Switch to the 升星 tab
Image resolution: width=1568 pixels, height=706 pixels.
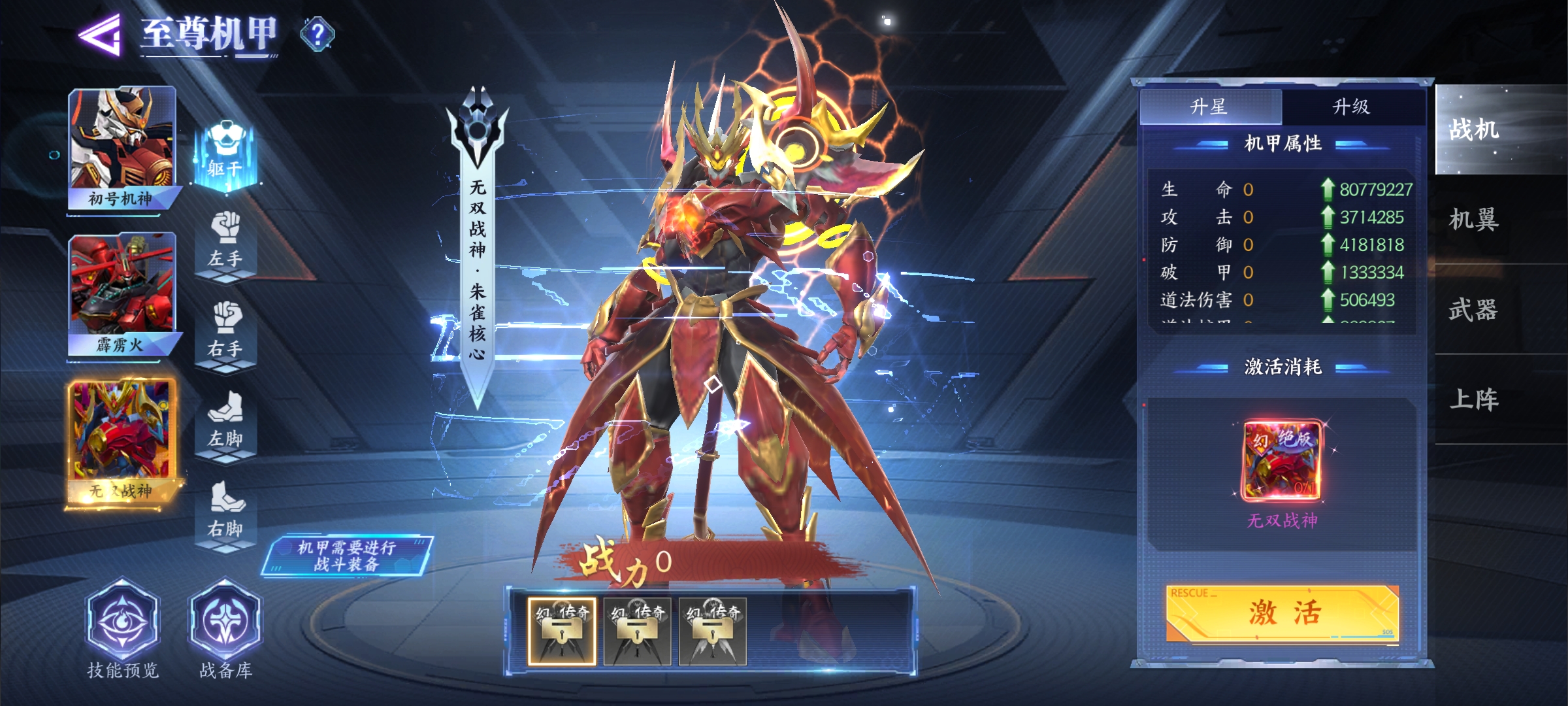pyautogui.click(x=1210, y=107)
